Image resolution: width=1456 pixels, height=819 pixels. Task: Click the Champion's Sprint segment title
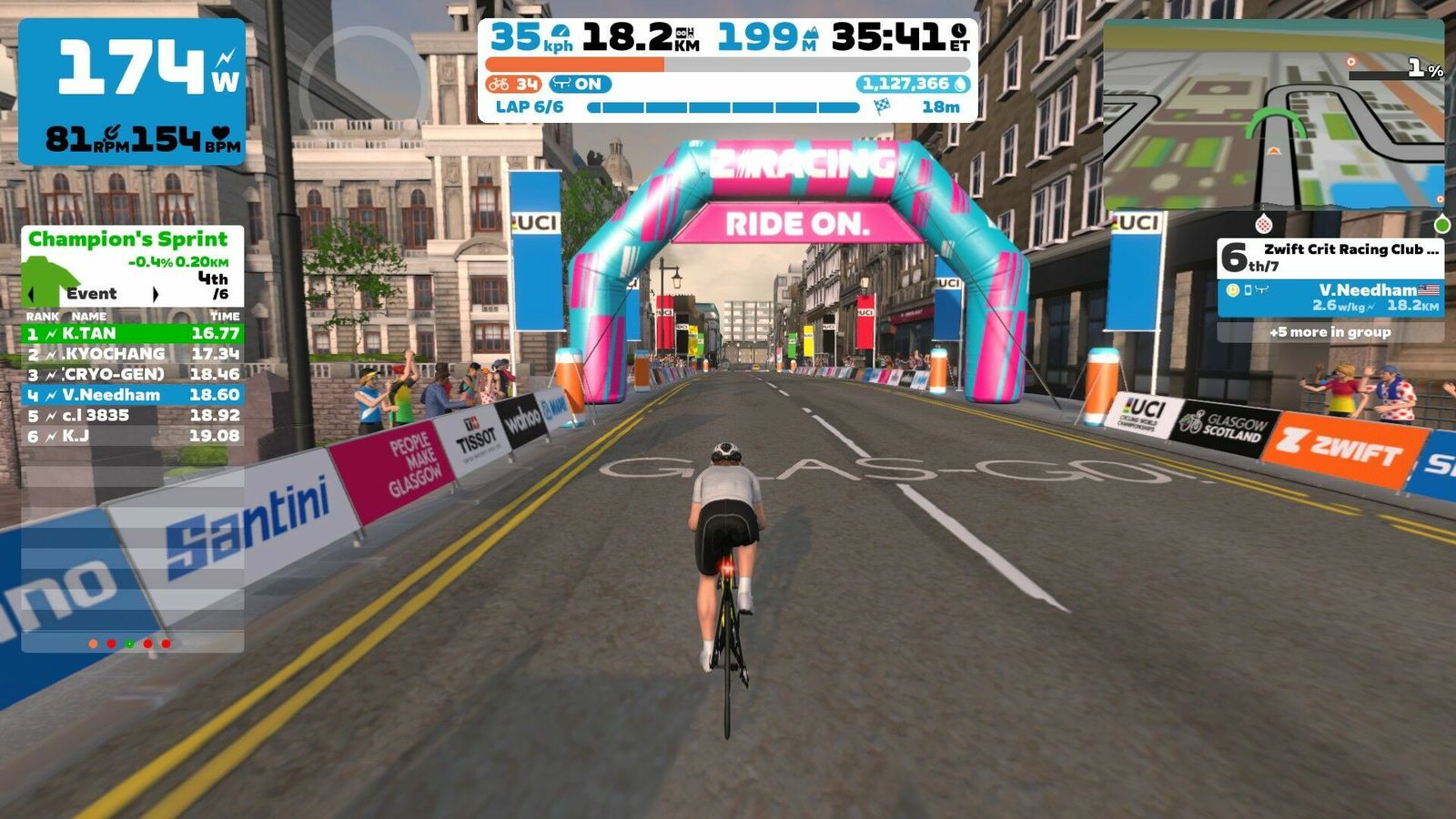click(128, 239)
